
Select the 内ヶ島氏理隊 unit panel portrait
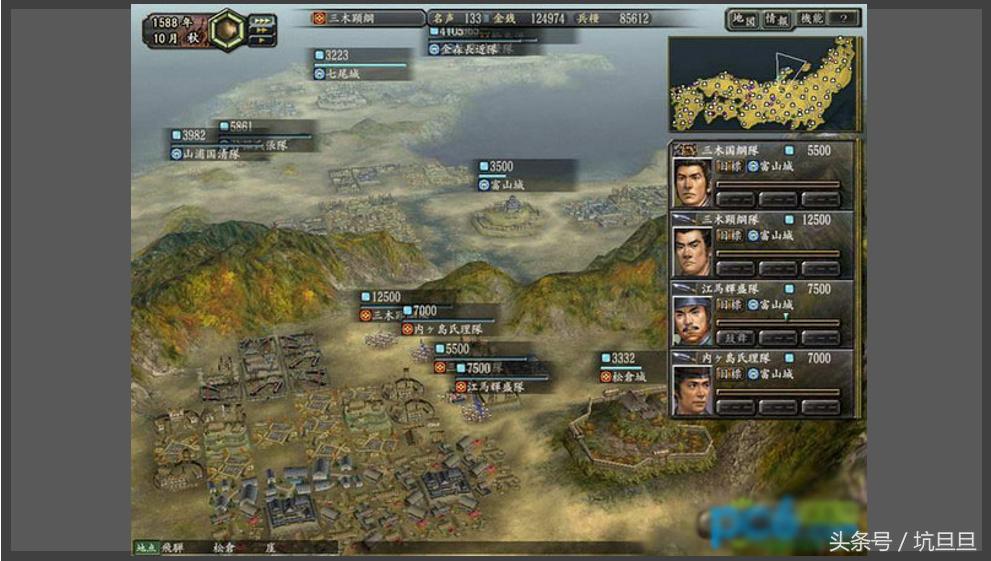tap(692, 388)
